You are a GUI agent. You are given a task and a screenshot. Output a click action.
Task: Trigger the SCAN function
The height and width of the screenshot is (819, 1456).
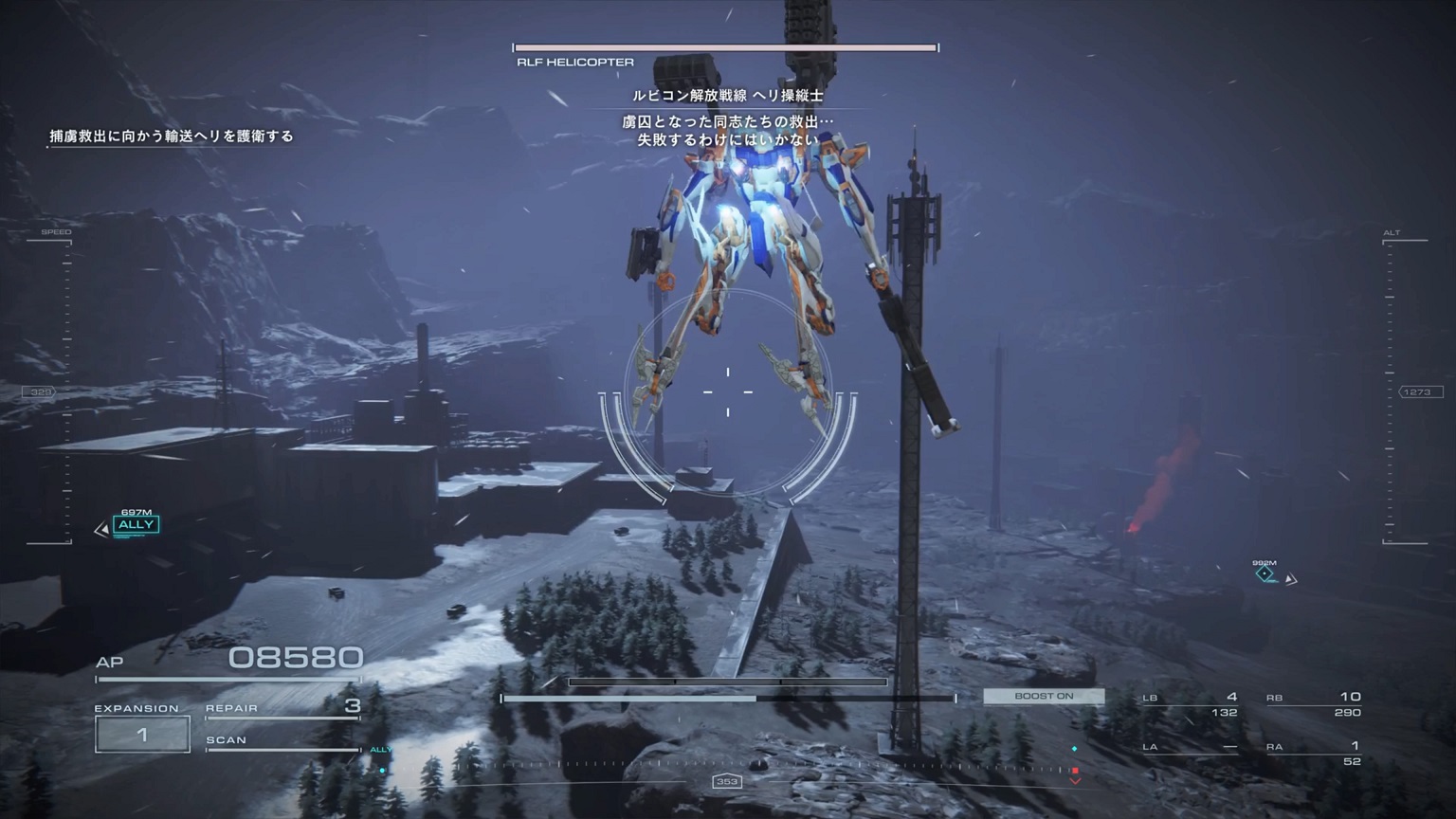pyautogui.click(x=282, y=741)
